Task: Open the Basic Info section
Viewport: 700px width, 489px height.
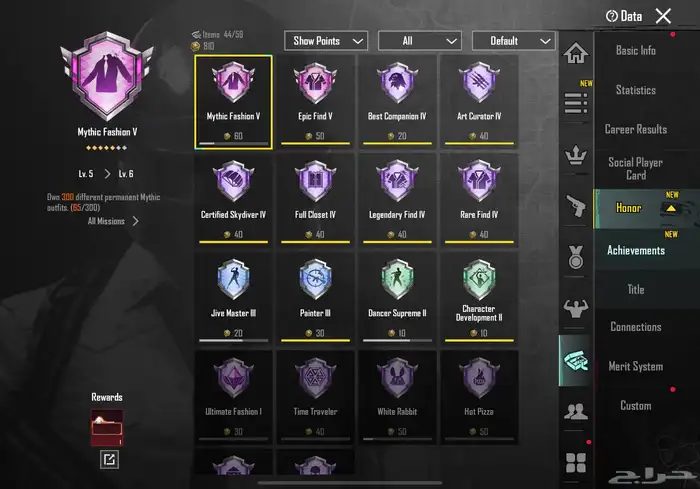Action: click(x=635, y=51)
